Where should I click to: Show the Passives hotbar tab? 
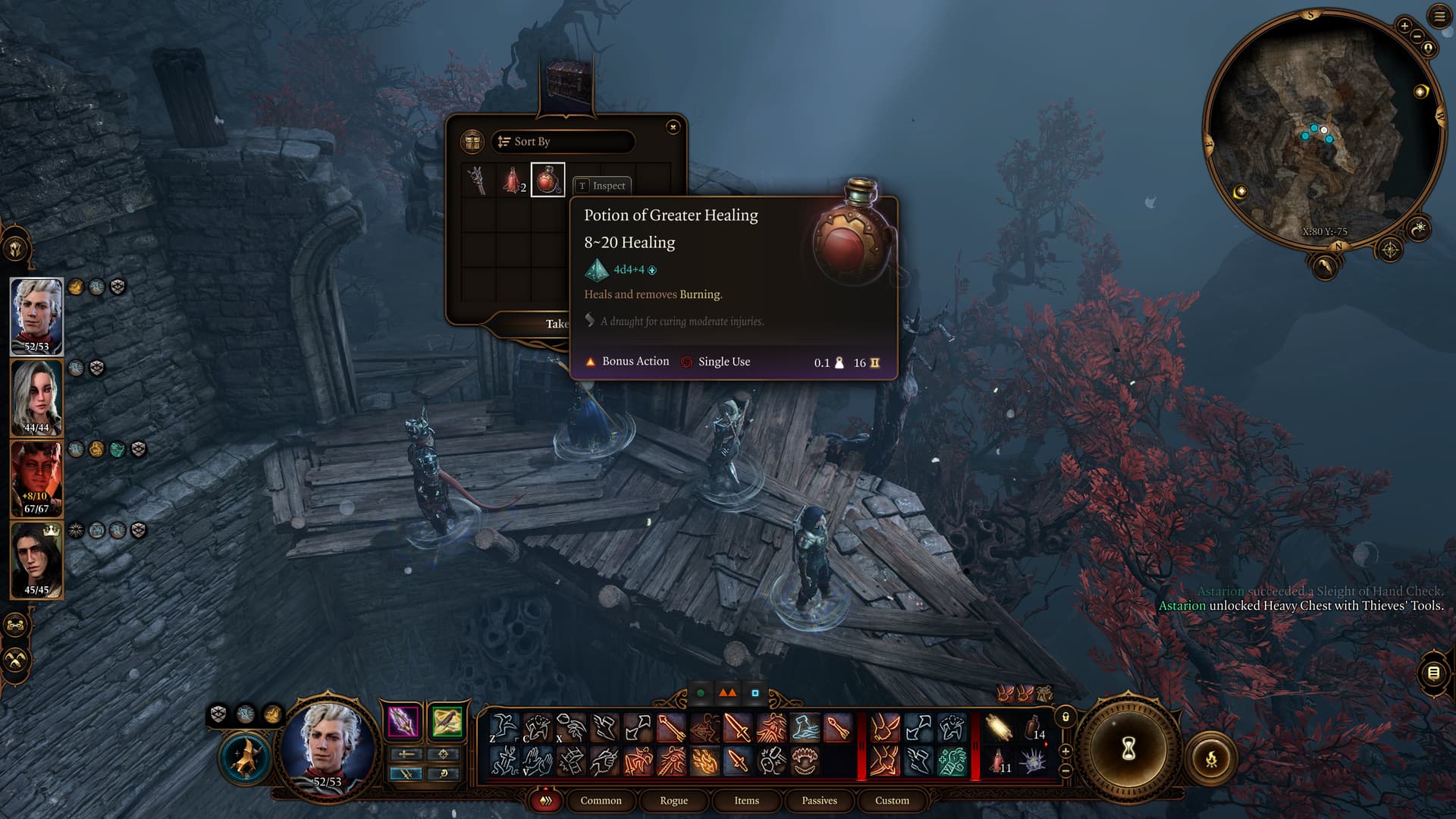[x=819, y=801]
